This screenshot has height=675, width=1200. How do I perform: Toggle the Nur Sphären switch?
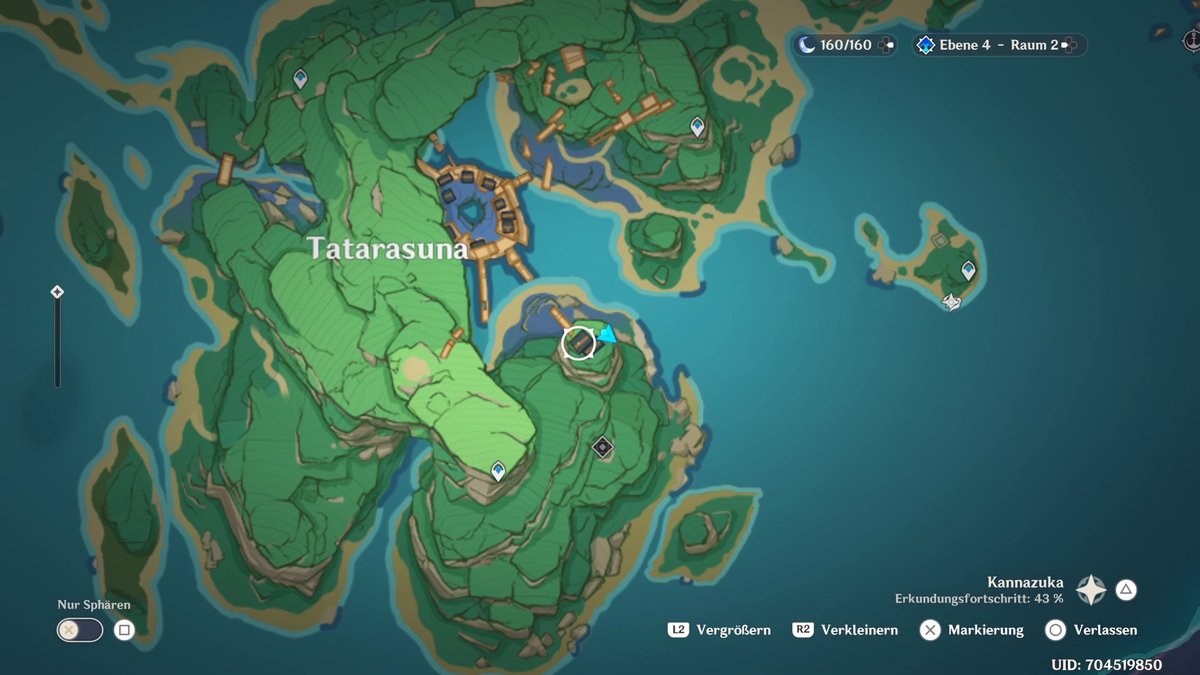(x=80, y=630)
